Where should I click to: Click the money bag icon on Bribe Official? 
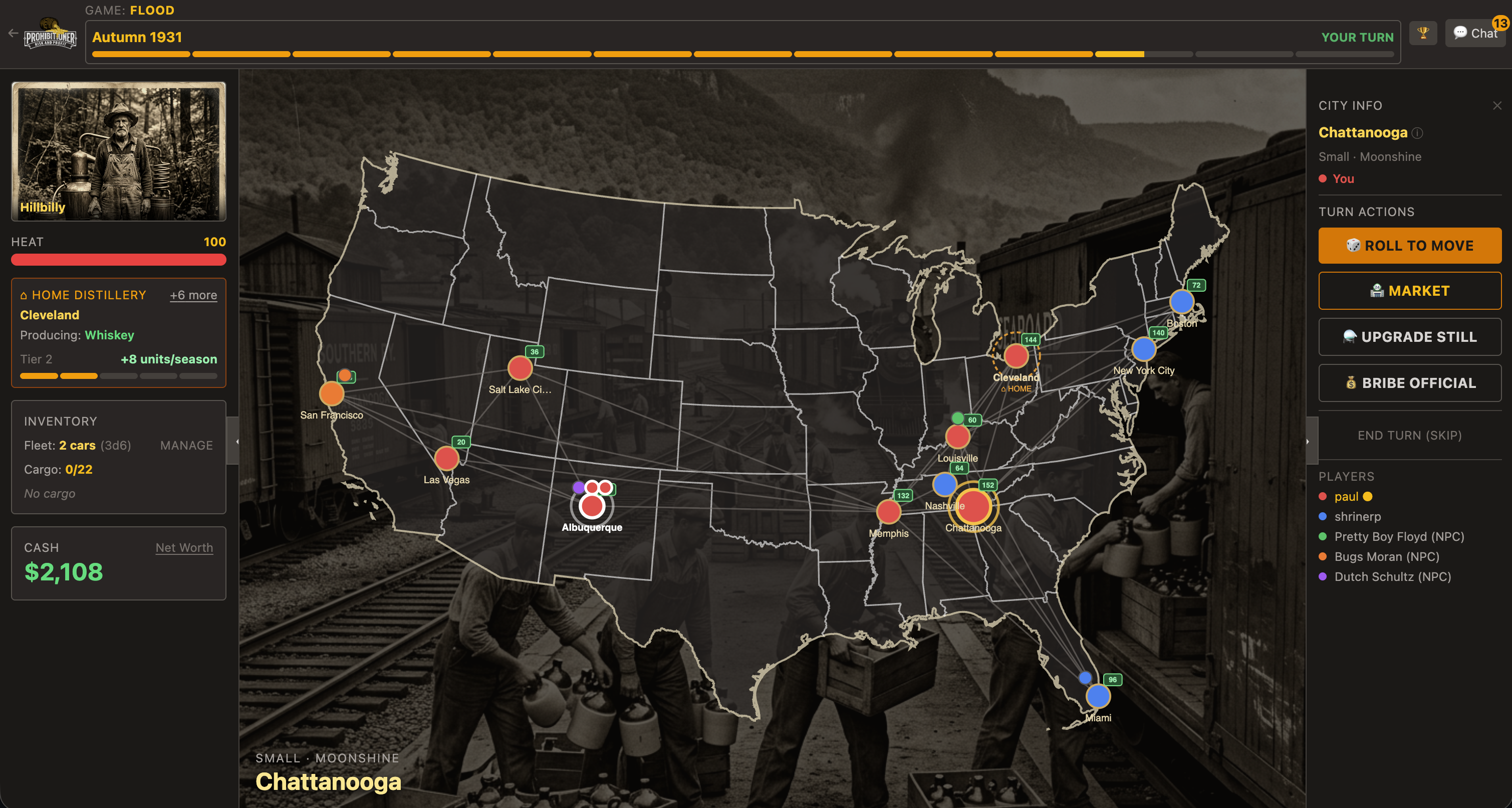1352,383
